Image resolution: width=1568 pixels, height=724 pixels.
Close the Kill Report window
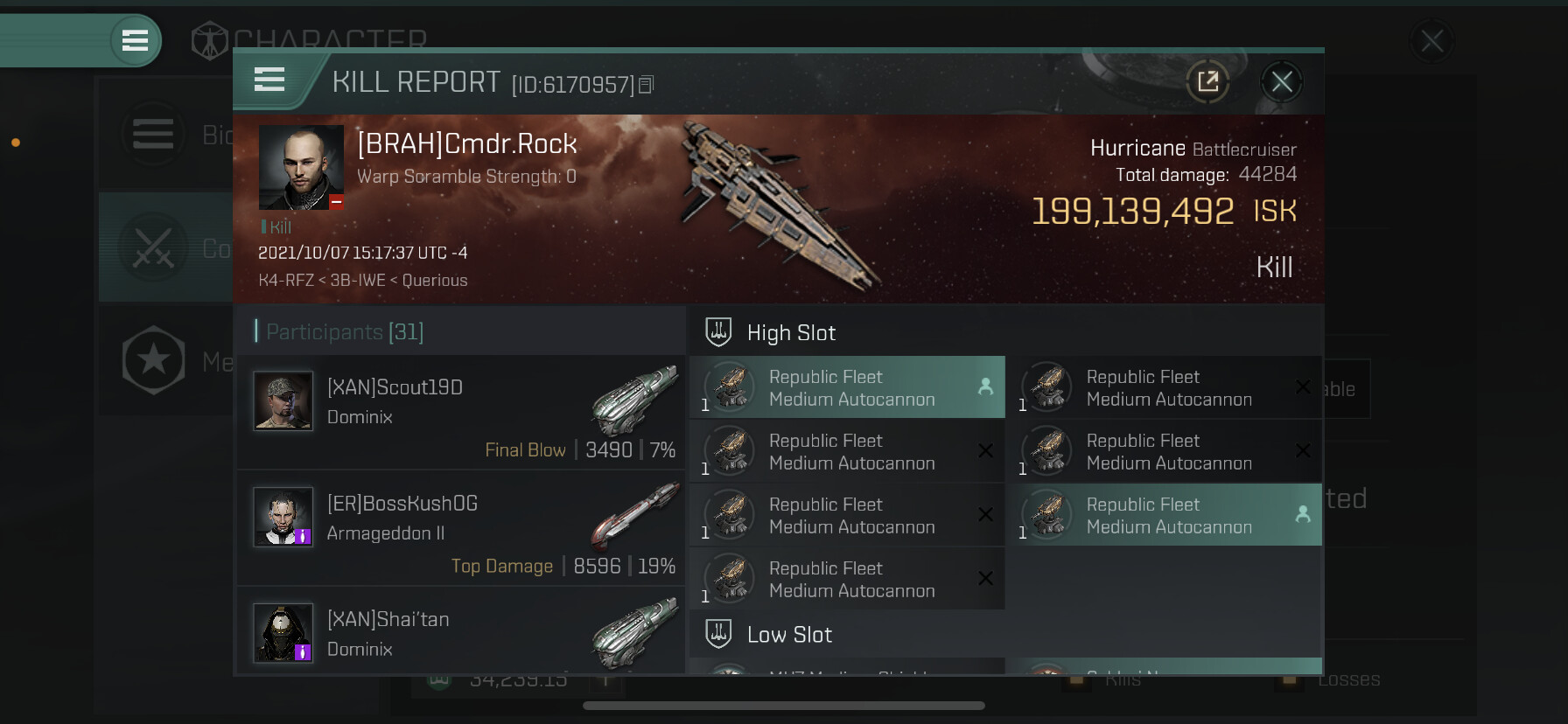coord(1282,82)
